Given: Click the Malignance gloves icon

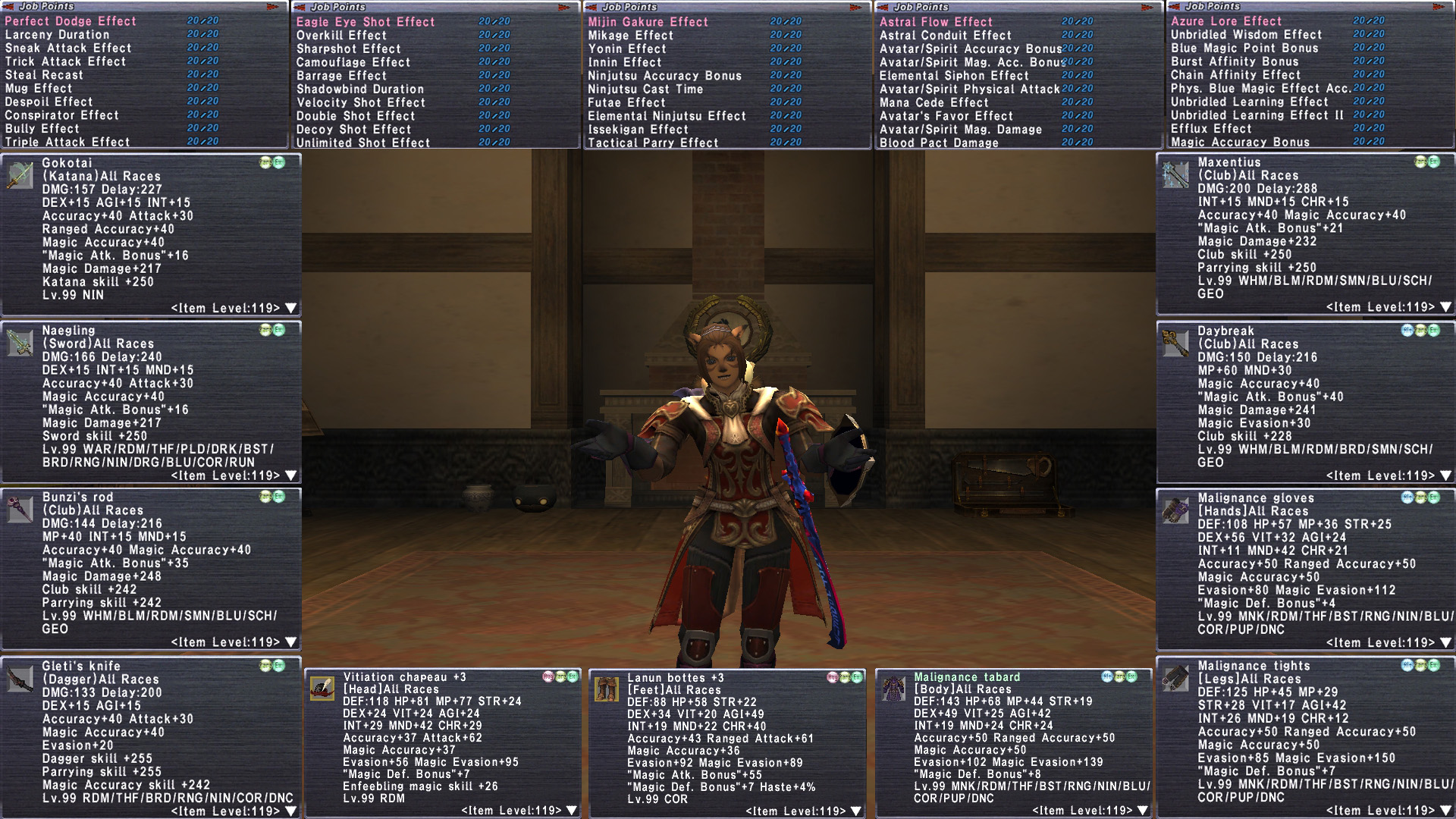Looking at the screenshot, I should pos(1175,510).
